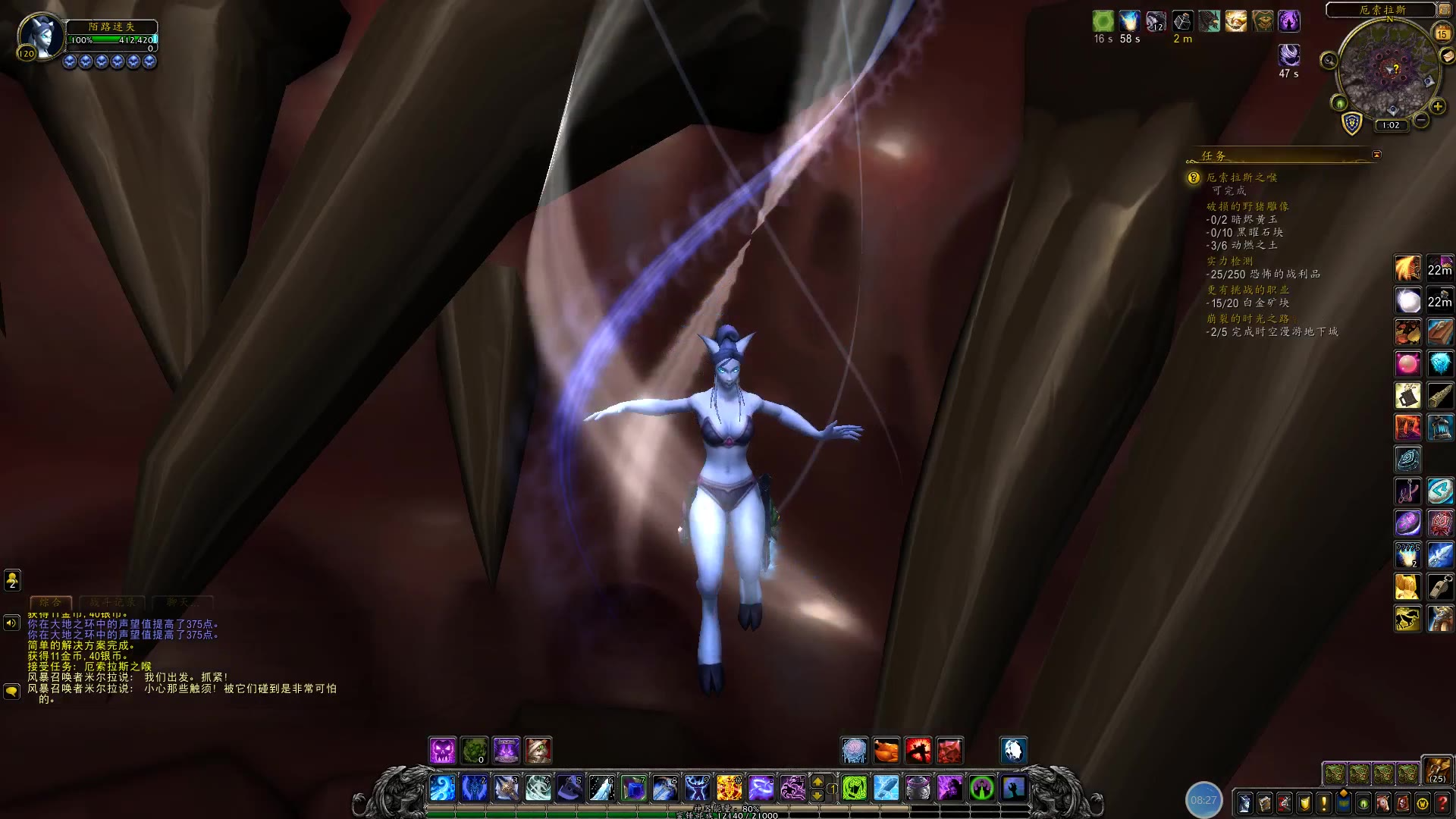Open the character info micro button
1456x819 pixels.
pos(1244,802)
